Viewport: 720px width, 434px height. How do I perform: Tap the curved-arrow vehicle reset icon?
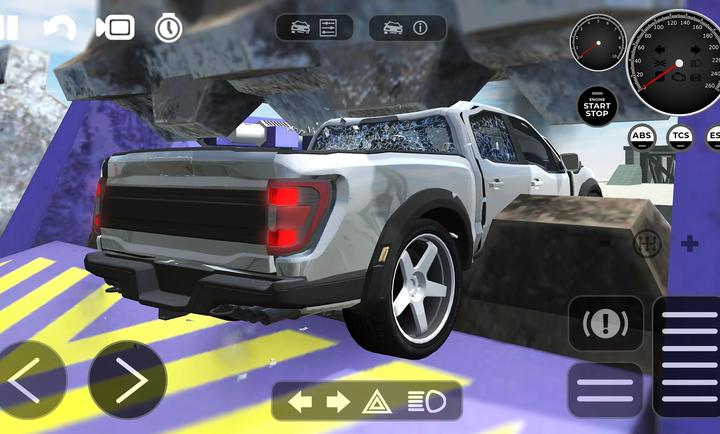[60, 28]
